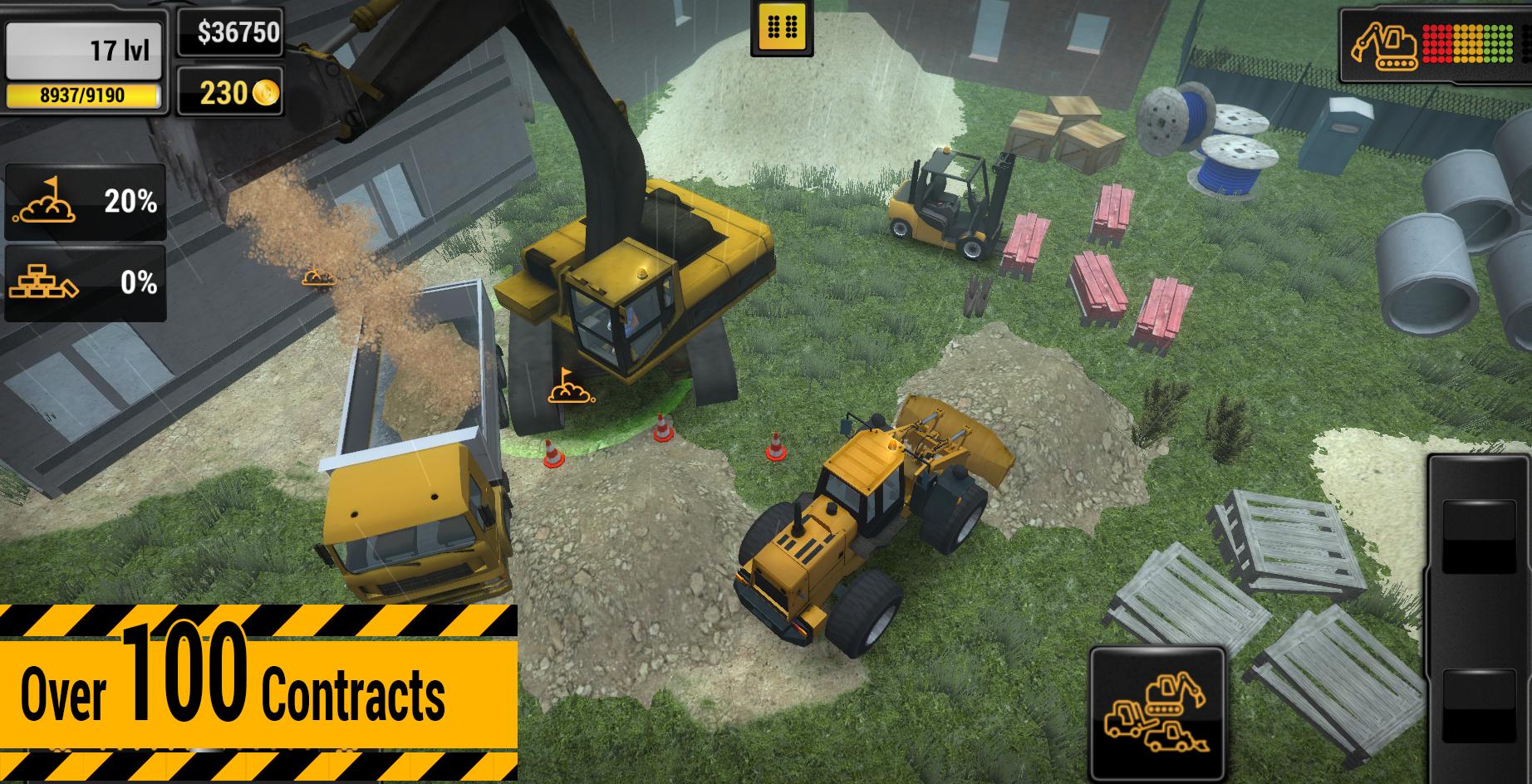Click the gold coin icon beside 230
1532x784 pixels.
[264, 93]
